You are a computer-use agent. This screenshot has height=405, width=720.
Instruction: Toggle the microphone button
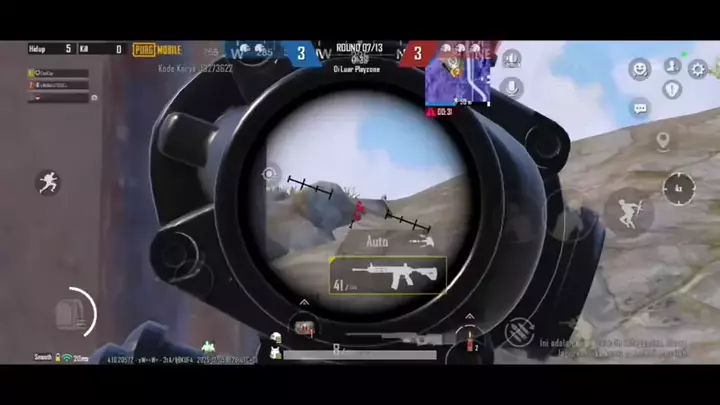point(511,87)
